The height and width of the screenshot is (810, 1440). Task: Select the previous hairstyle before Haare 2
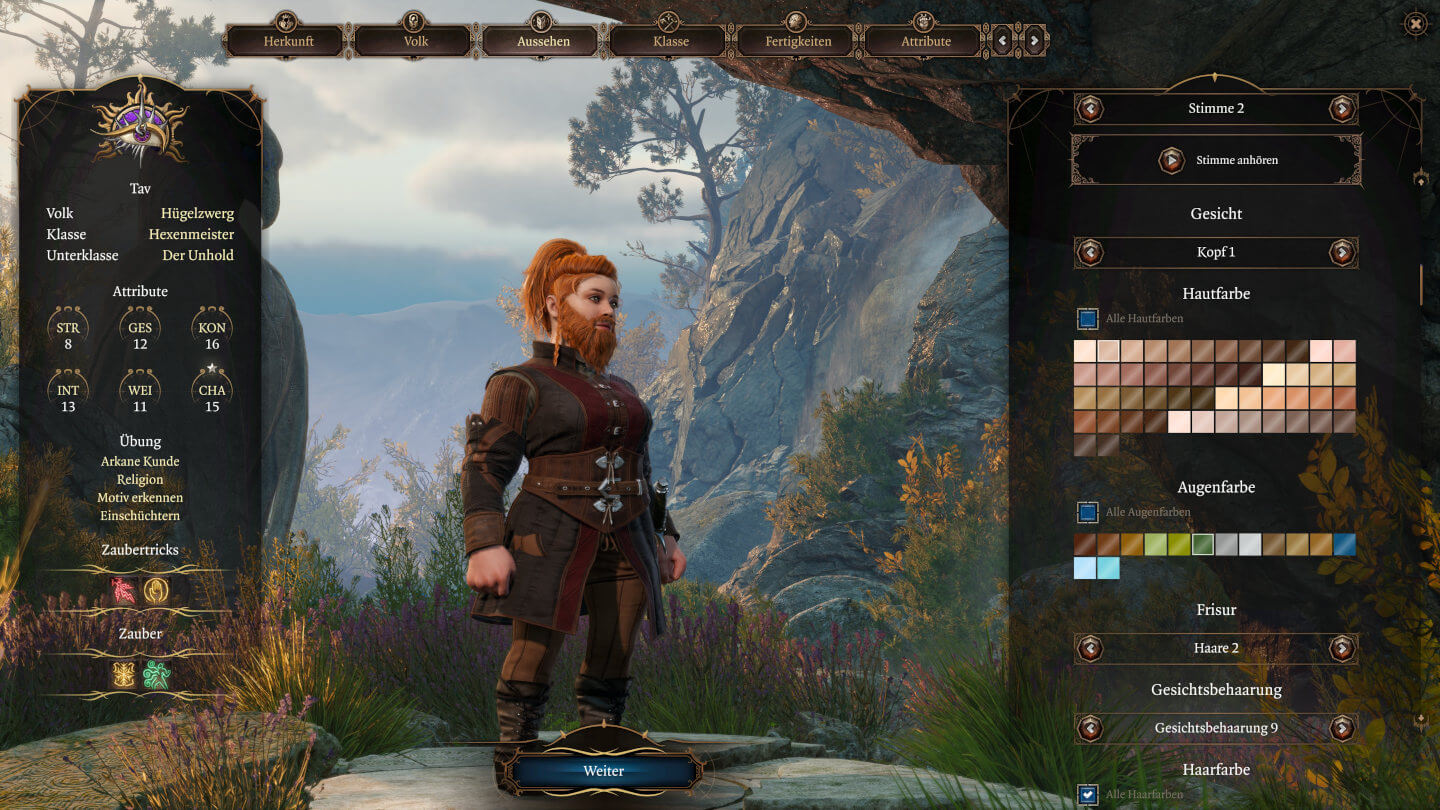[x=1090, y=648]
